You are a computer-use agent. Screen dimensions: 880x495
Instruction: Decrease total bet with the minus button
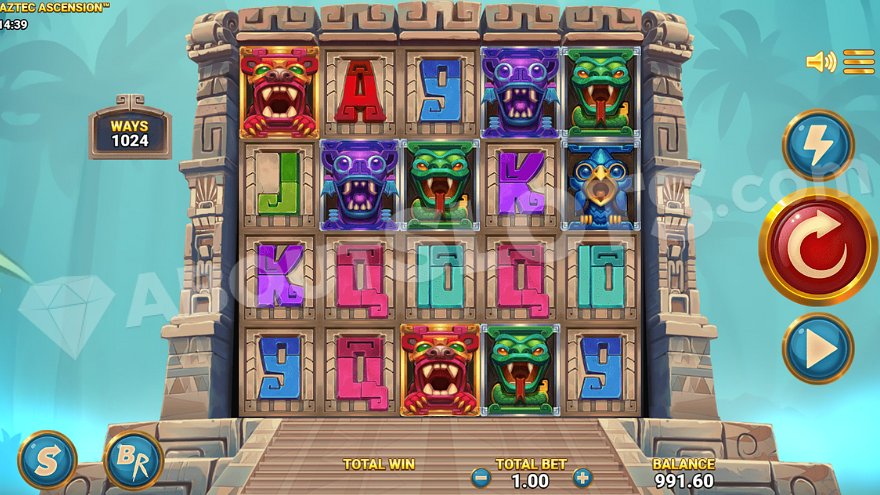click(x=481, y=478)
